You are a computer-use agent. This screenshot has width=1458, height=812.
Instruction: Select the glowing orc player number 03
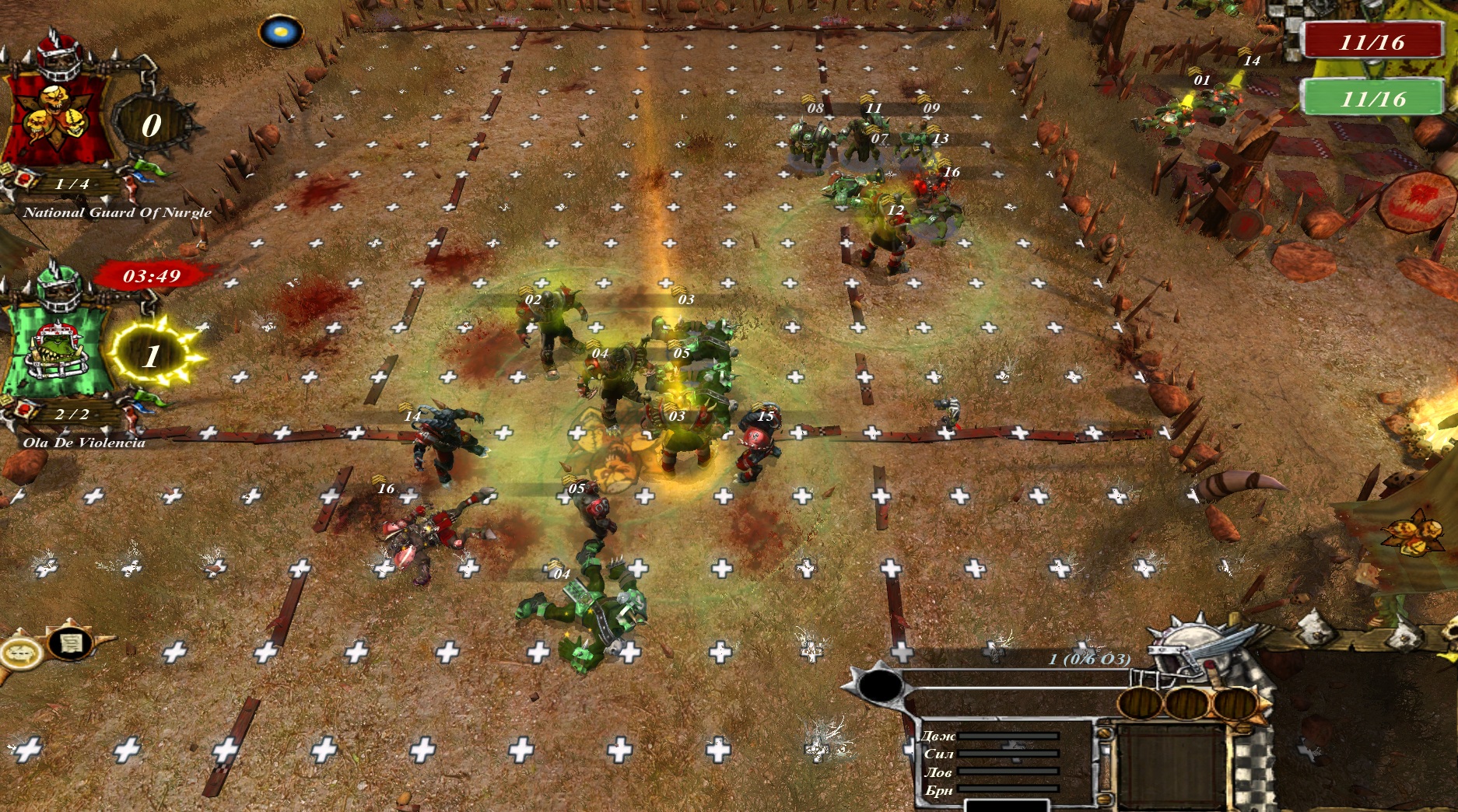click(x=678, y=443)
